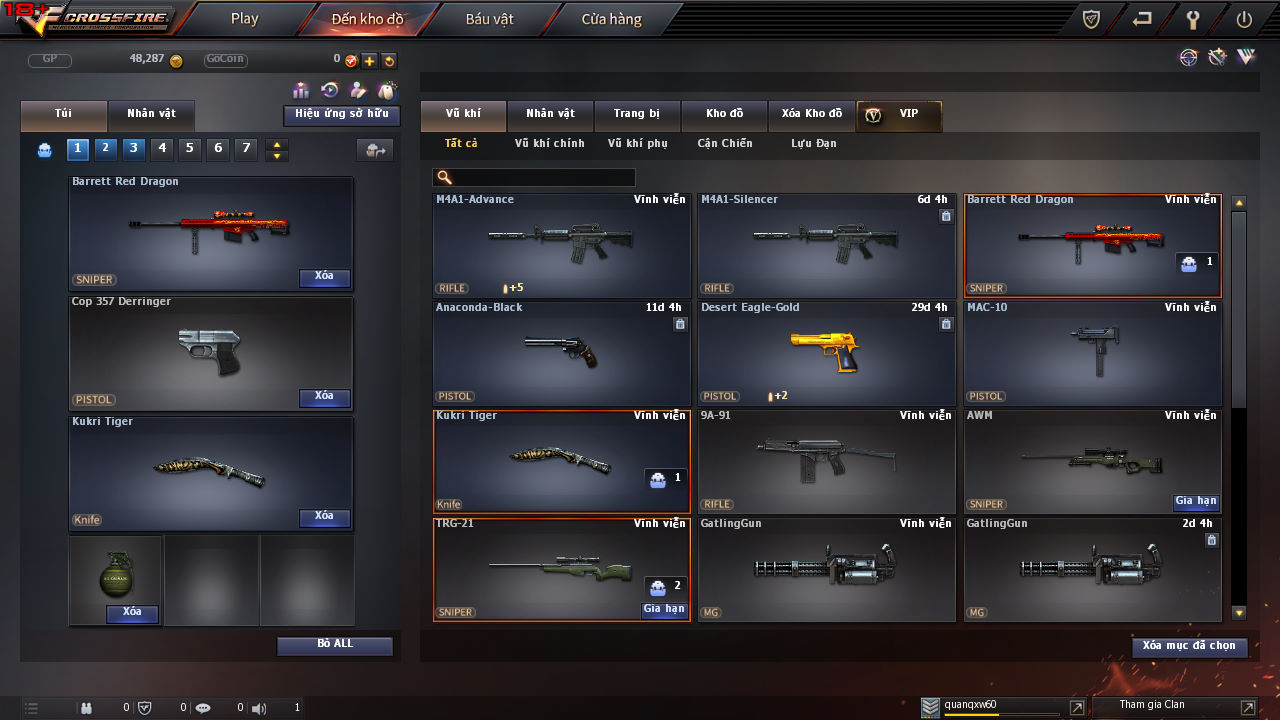This screenshot has height=720, width=1280.
Task: Filter by Vũ khí chính
Action: (549, 144)
